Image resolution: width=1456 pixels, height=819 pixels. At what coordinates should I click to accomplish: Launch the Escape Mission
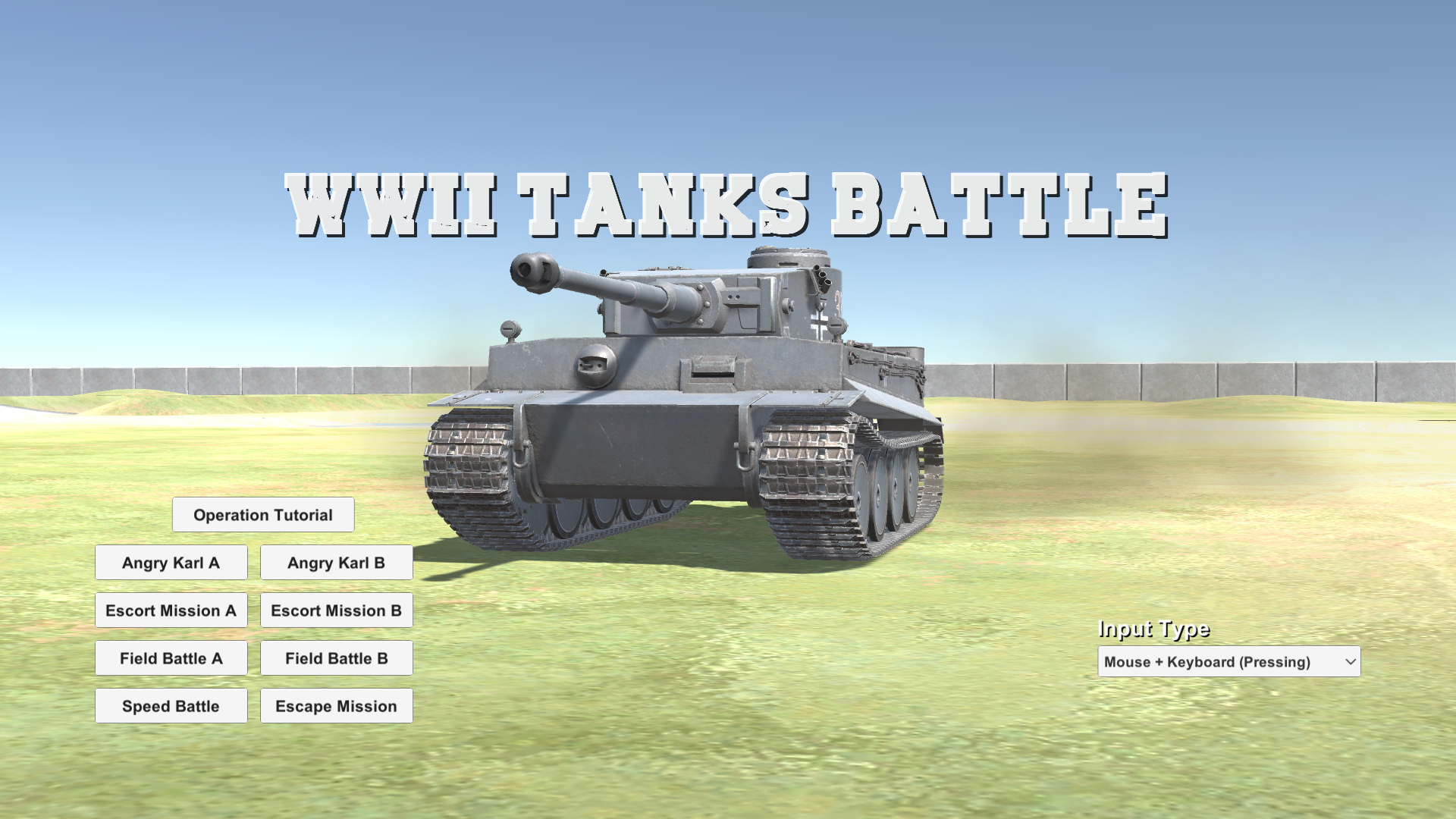(336, 705)
